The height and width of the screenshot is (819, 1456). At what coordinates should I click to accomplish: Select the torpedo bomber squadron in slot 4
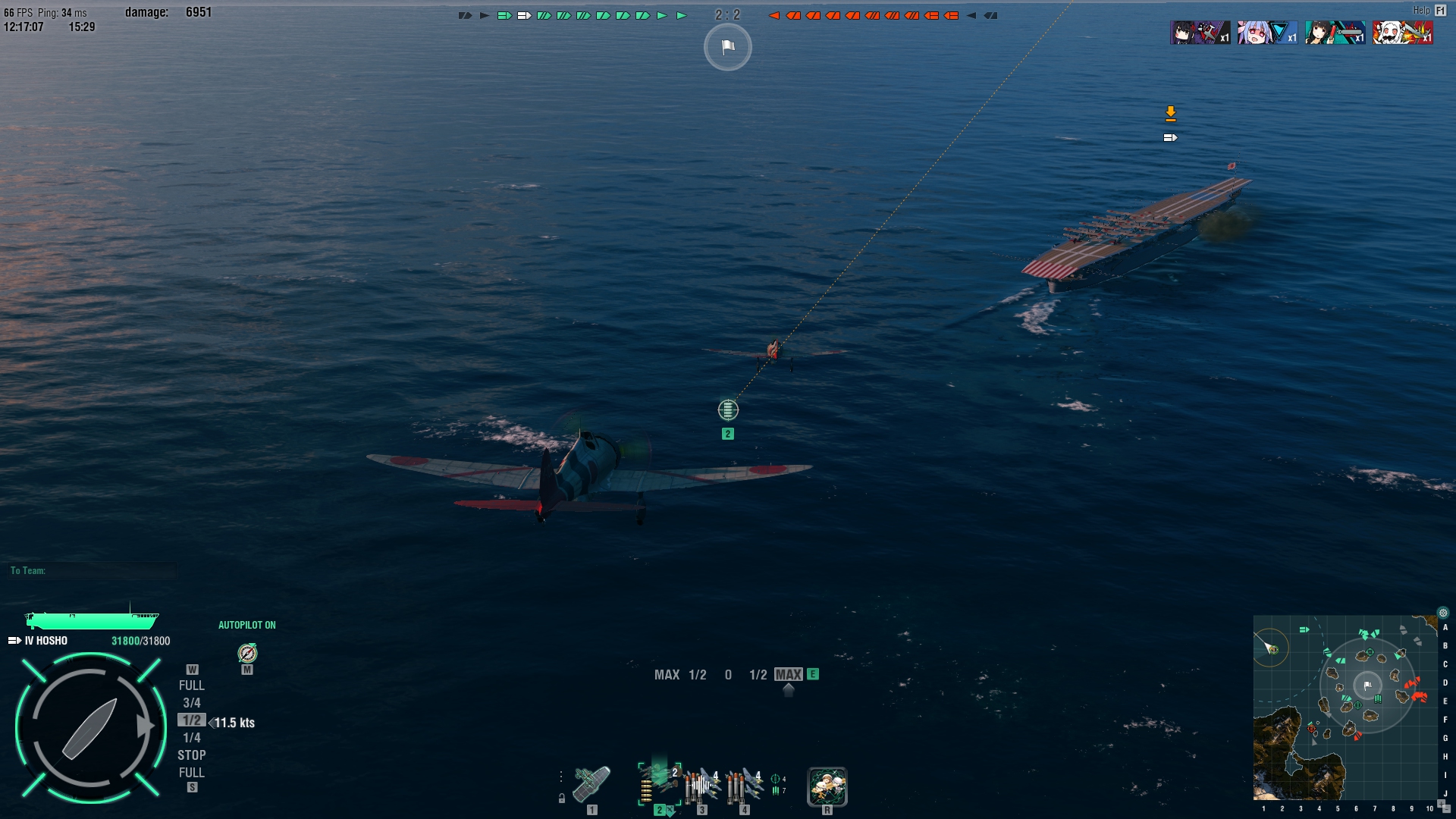[x=745, y=786]
